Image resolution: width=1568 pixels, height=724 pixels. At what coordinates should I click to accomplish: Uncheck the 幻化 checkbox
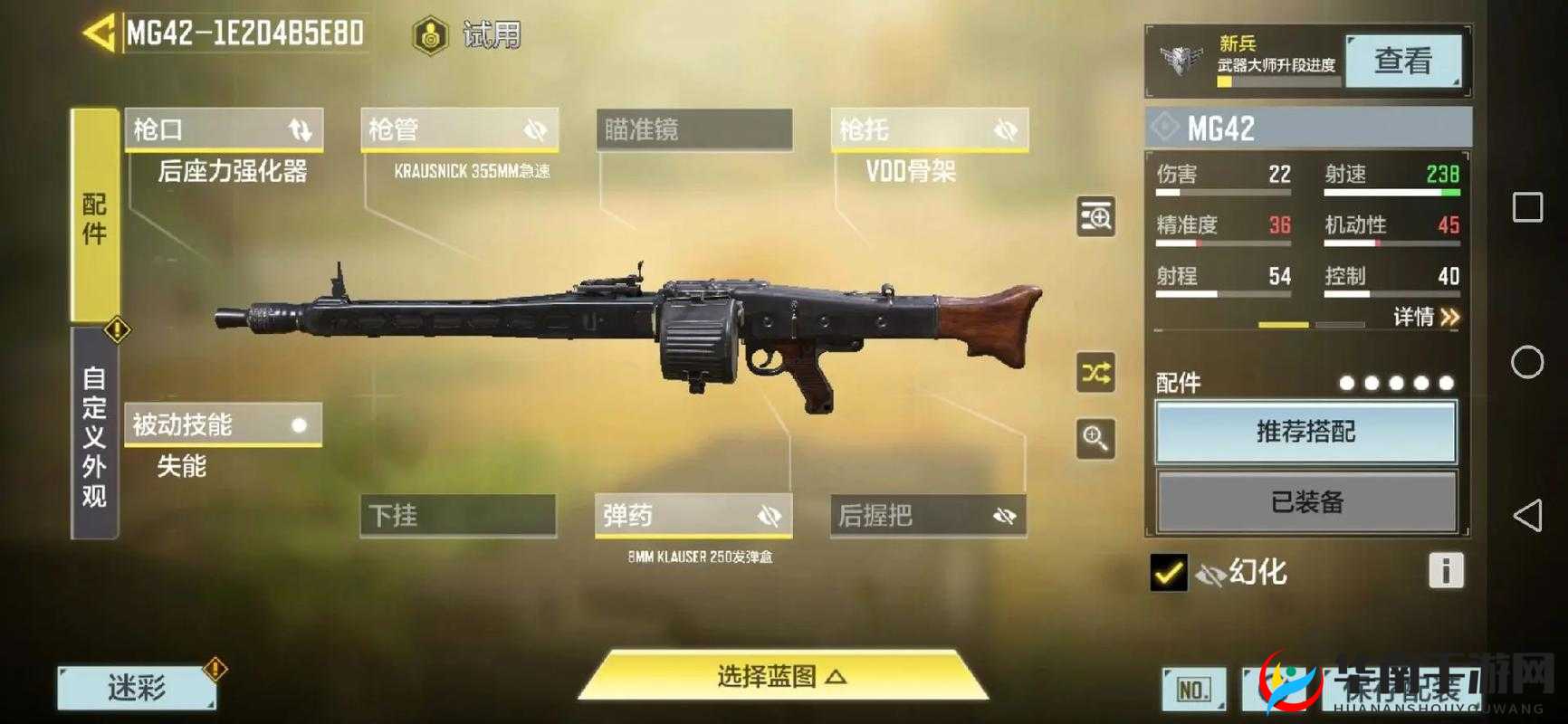tap(1168, 572)
